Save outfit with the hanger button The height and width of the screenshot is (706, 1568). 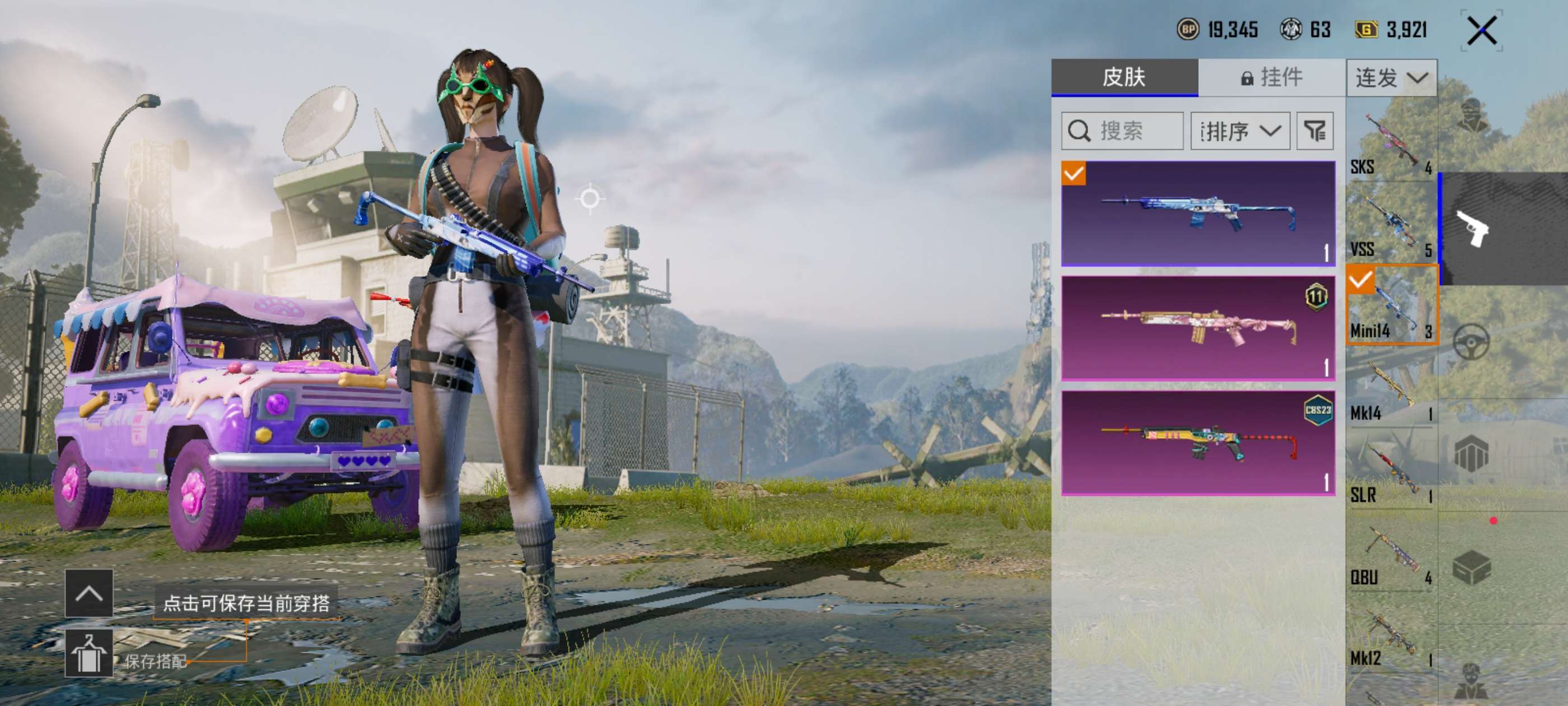point(89,653)
